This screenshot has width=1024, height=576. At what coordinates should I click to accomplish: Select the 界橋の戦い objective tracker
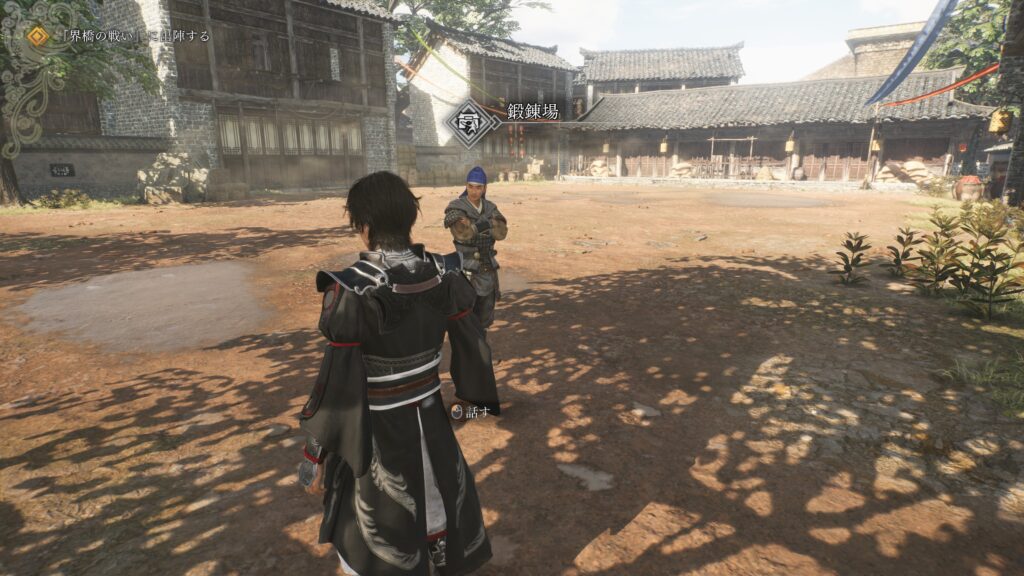pos(120,36)
